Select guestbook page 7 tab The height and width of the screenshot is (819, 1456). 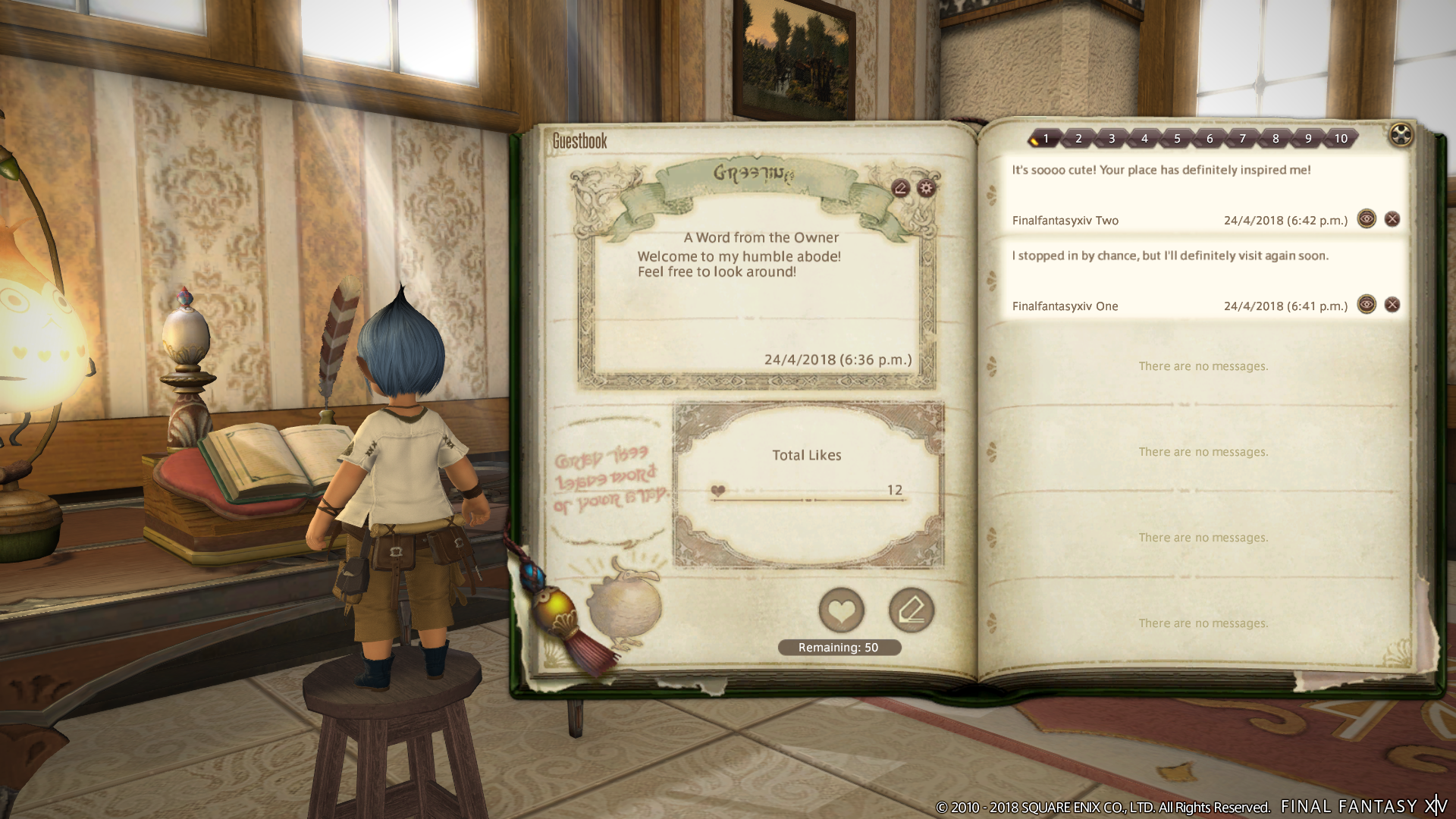1242,138
